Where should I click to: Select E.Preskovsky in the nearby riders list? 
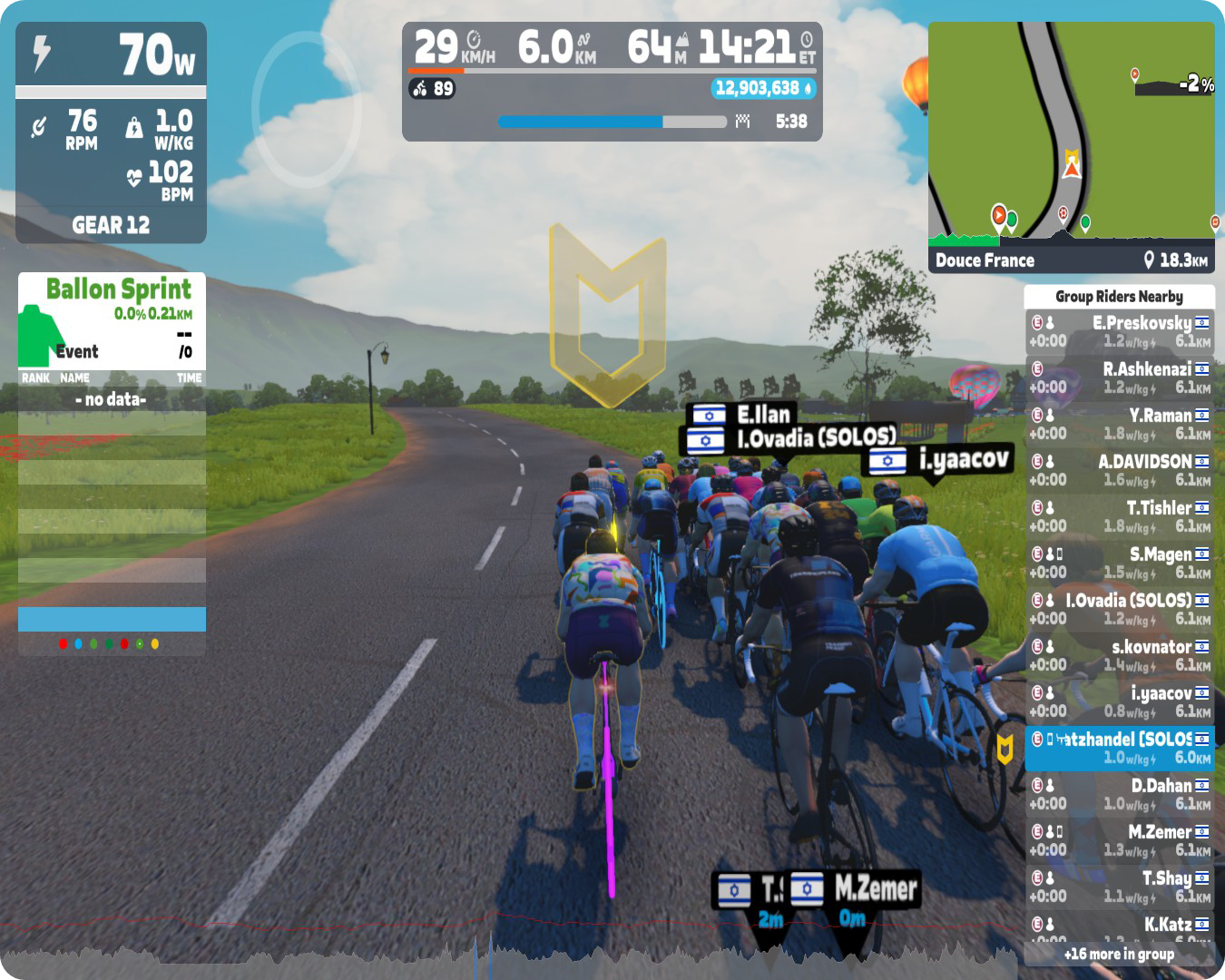pyautogui.click(x=1119, y=332)
